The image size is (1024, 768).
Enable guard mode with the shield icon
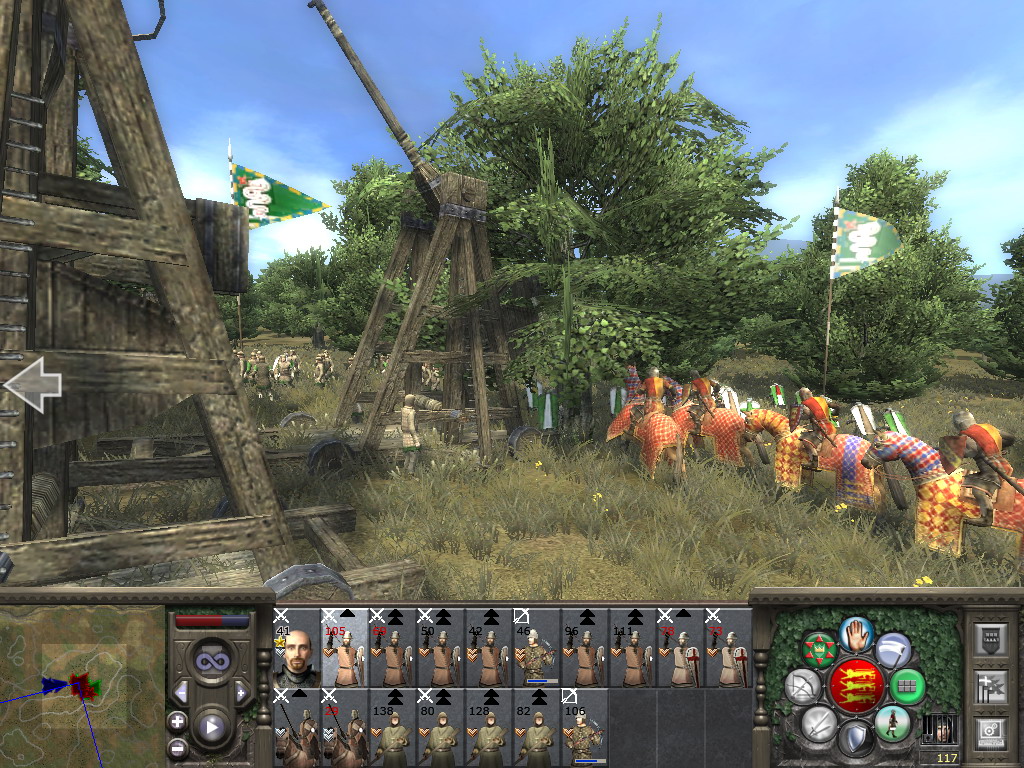(x=855, y=738)
